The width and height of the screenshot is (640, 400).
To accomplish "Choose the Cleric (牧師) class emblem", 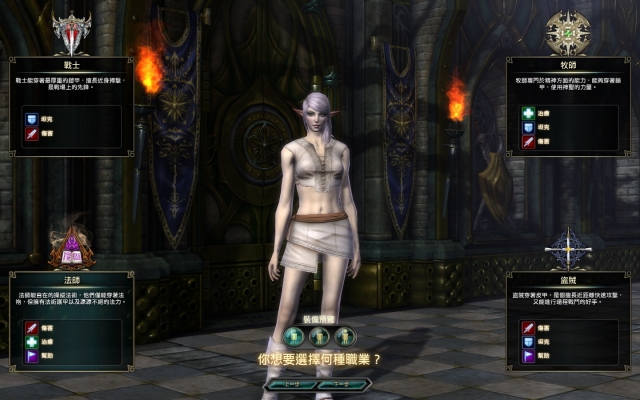I will pos(567,33).
